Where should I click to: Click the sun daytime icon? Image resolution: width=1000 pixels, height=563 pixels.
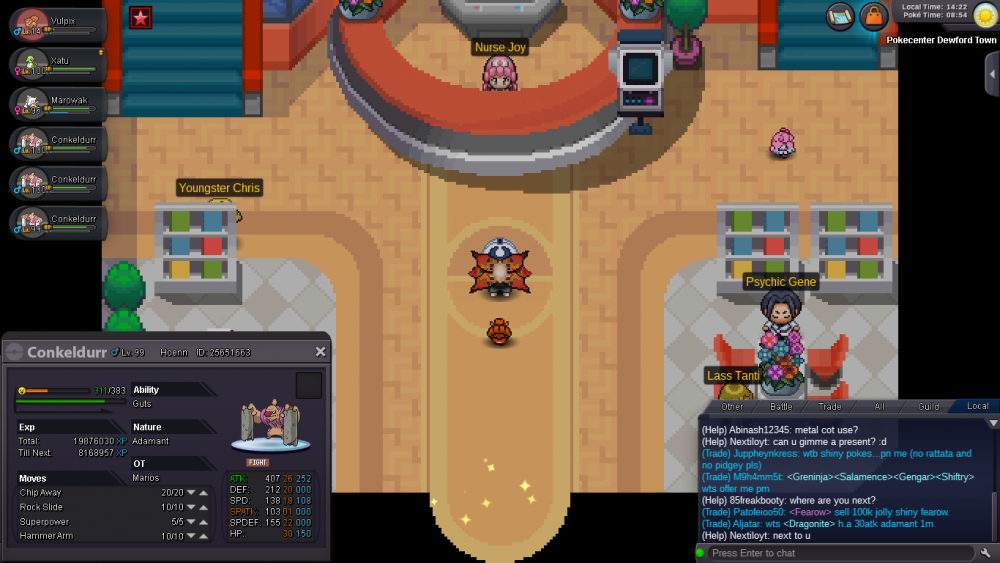(x=985, y=16)
